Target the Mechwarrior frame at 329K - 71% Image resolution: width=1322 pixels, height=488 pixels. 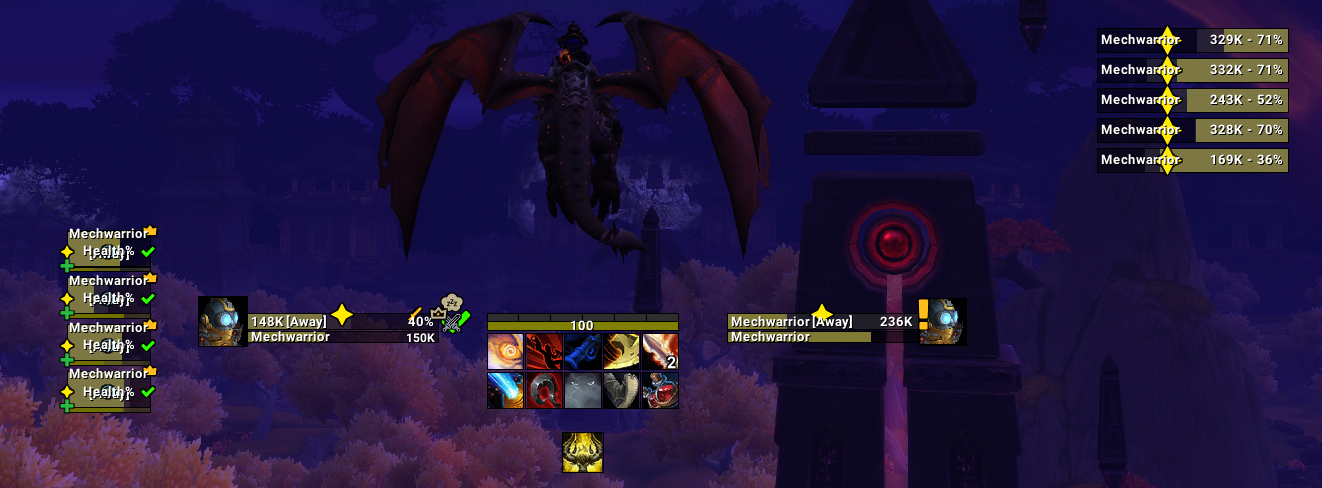point(1192,40)
